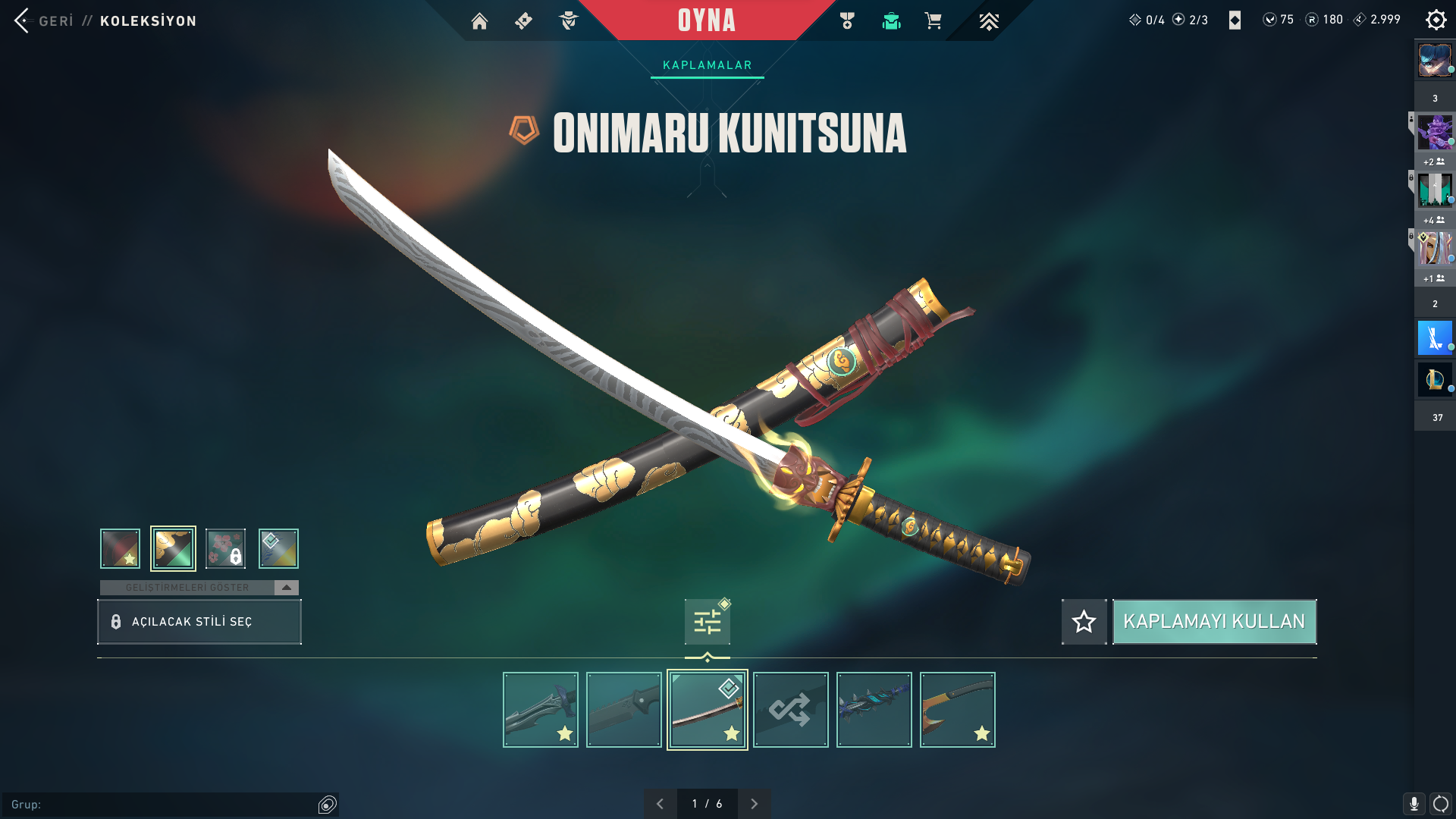The image size is (1456, 819).
Task: Click Açılacak Stili Seç button
Action: (x=199, y=622)
